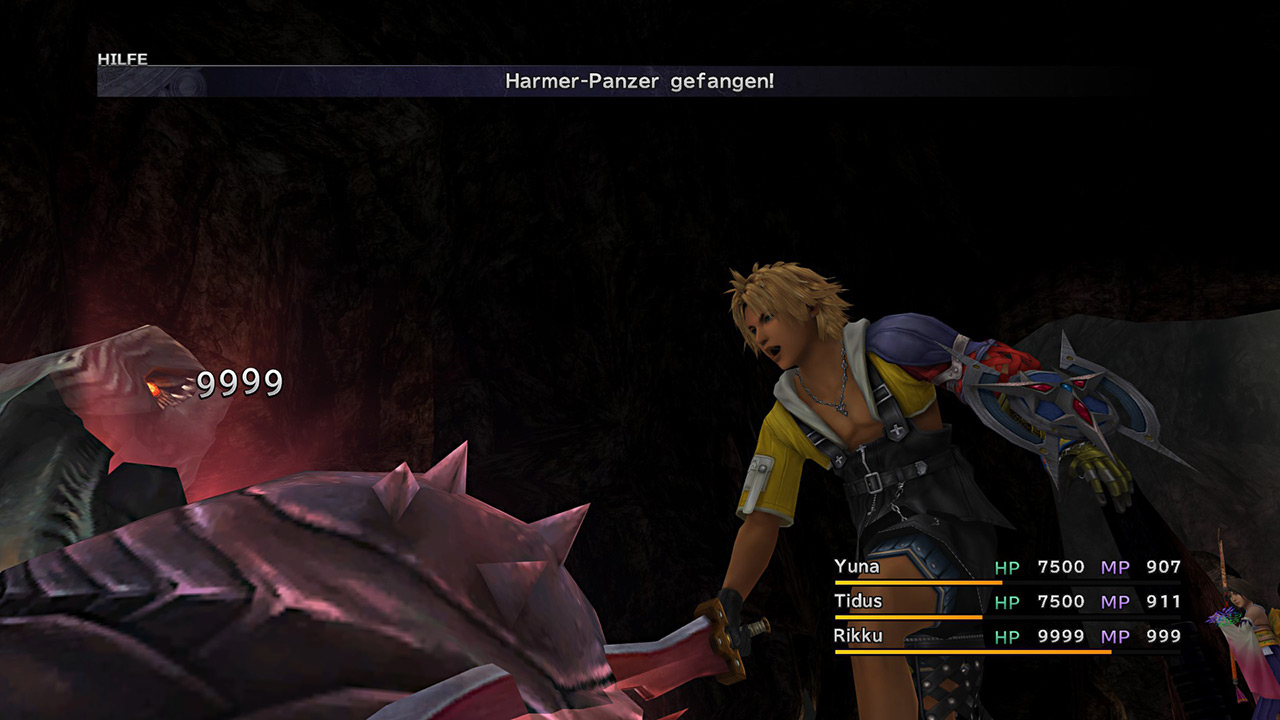Select Rikku in the party status list
The height and width of the screenshot is (720, 1280).
(858, 635)
